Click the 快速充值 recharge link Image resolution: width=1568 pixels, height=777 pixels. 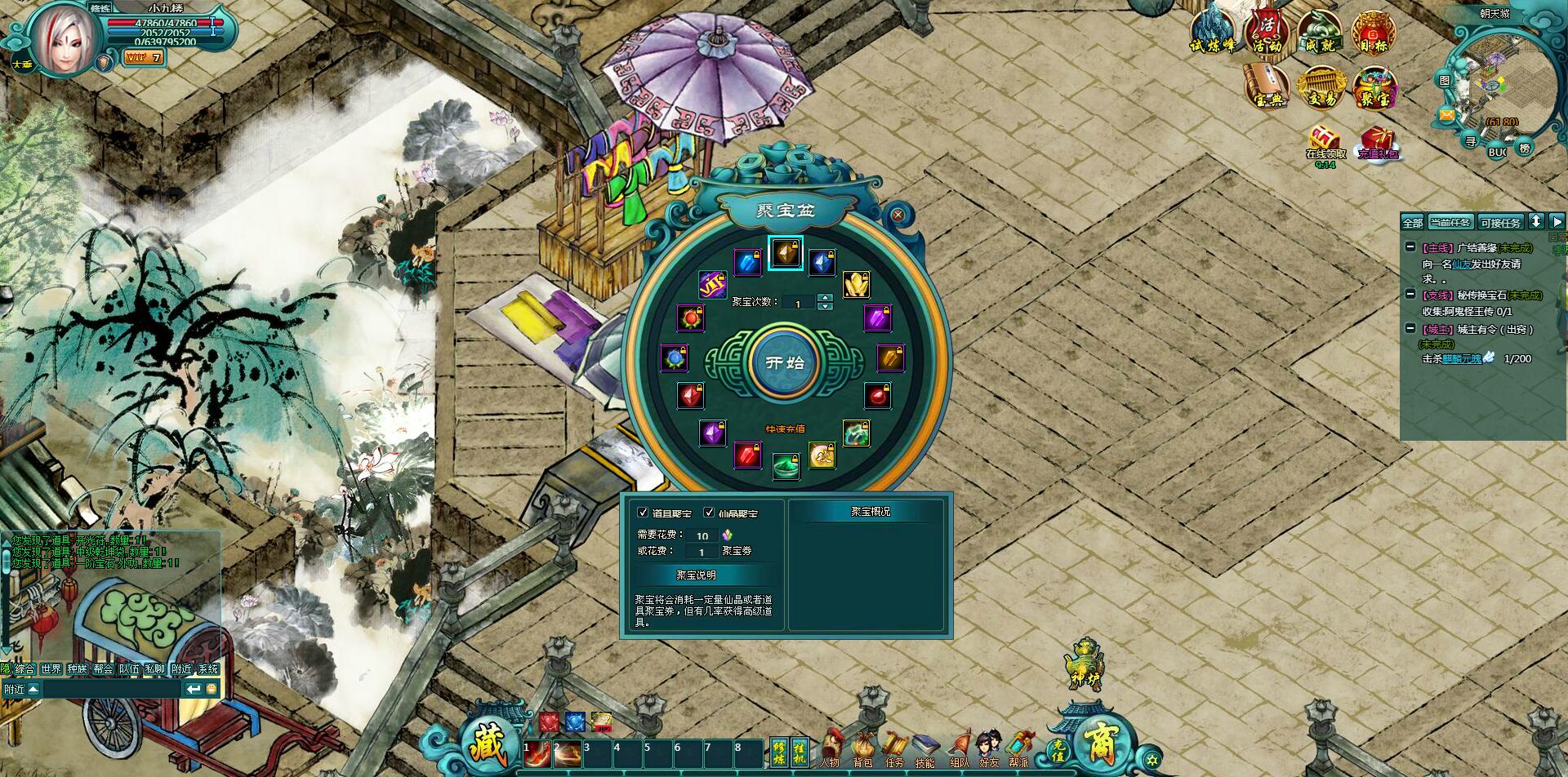coord(786,430)
